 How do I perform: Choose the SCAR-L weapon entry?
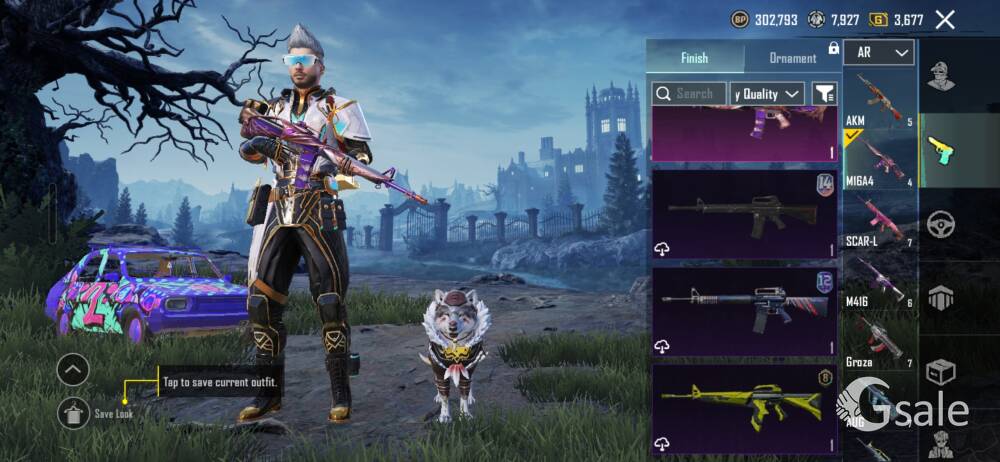[879, 222]
